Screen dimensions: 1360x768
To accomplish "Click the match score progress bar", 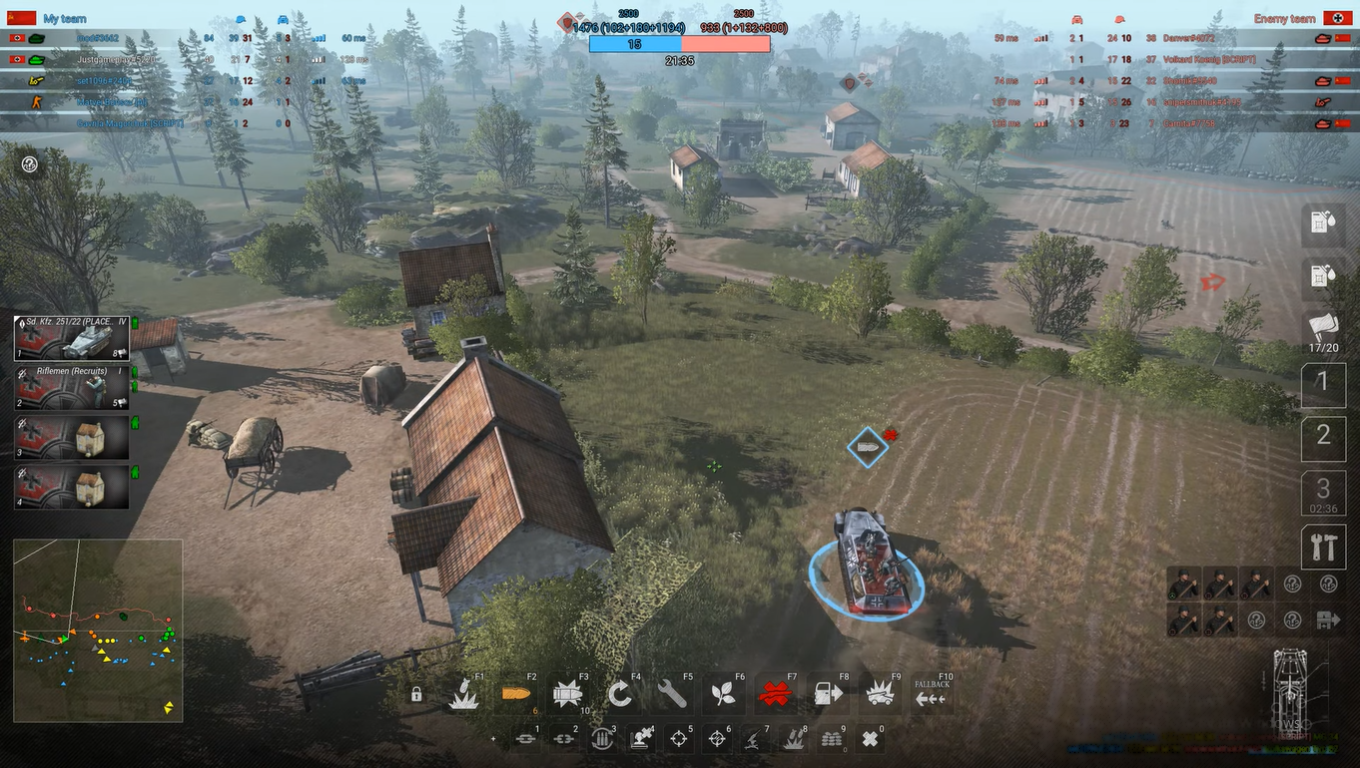I will (x=681, y=43).
